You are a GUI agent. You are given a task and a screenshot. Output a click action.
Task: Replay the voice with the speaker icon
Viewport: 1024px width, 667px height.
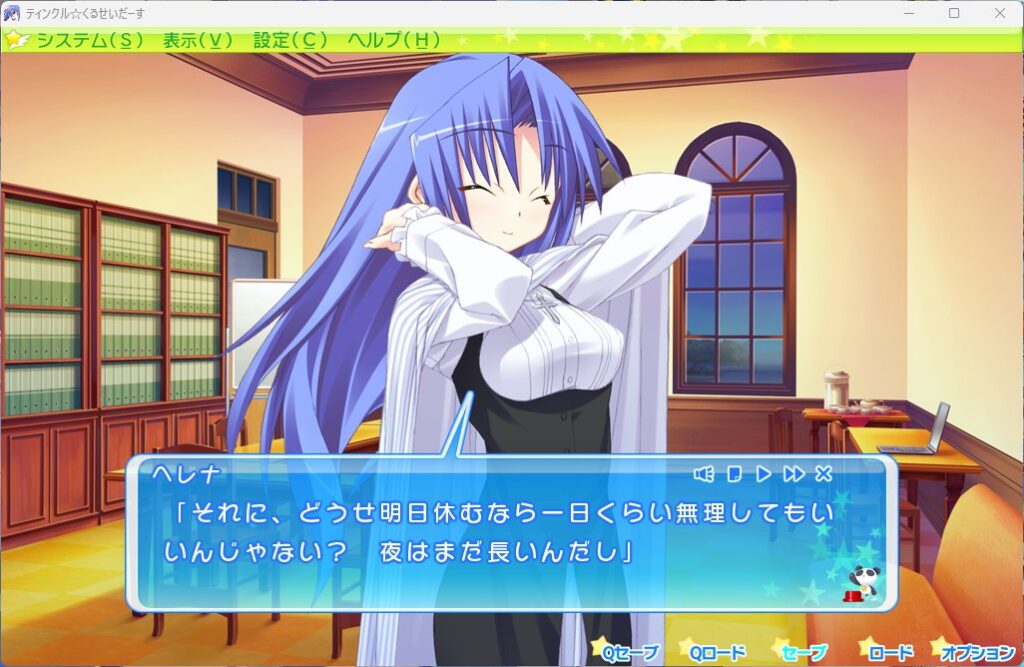click(704, 473)
